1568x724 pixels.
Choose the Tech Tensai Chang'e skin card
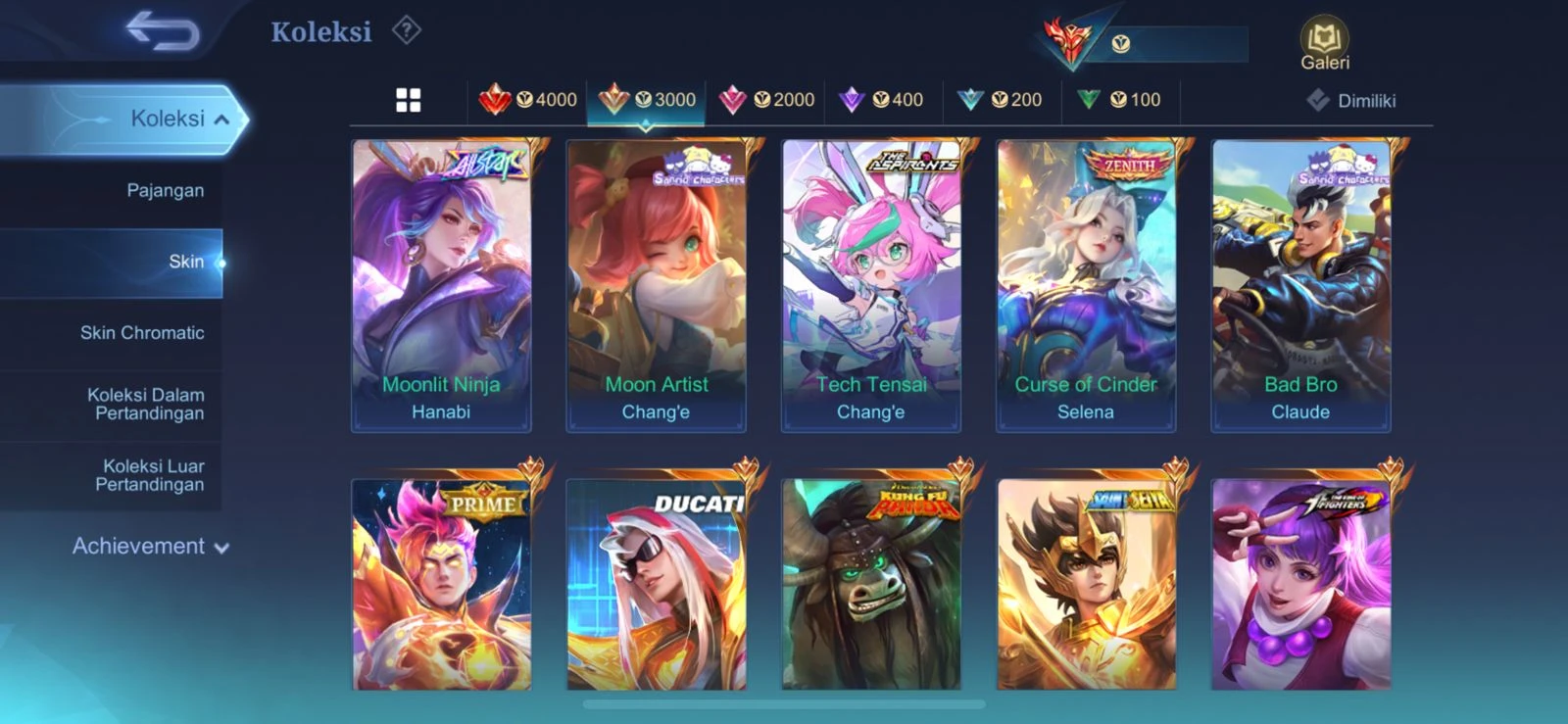click(x=870, y=285)
